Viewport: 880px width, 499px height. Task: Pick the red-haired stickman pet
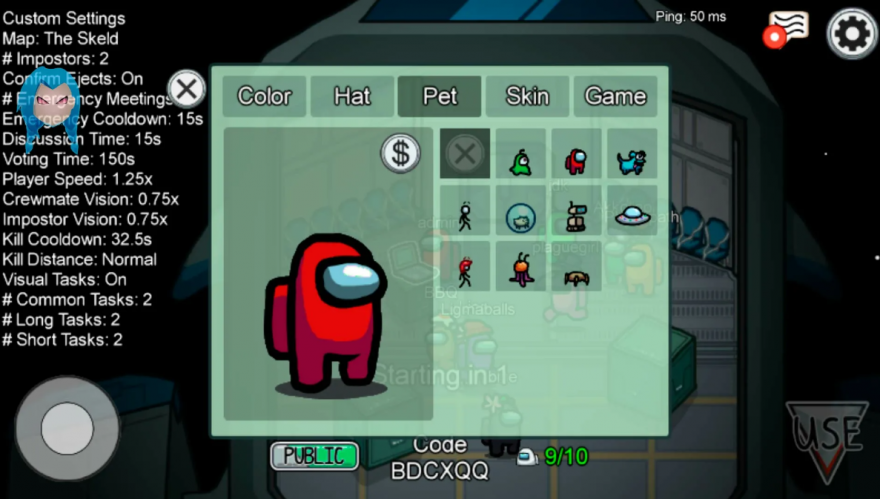[465, 269]
